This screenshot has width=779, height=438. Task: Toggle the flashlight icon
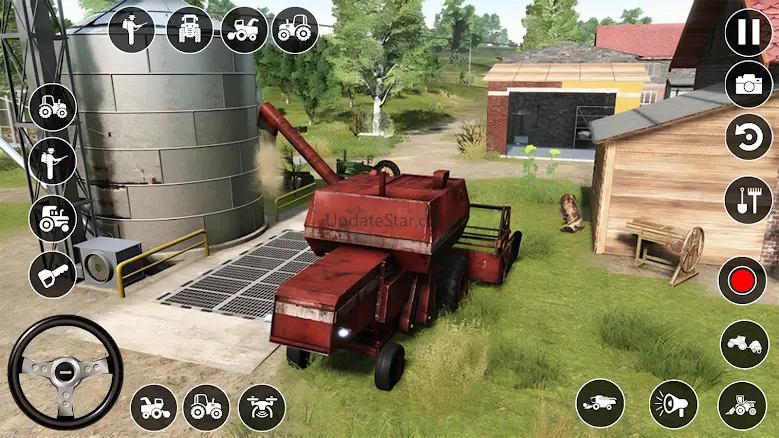coord(52,273)
